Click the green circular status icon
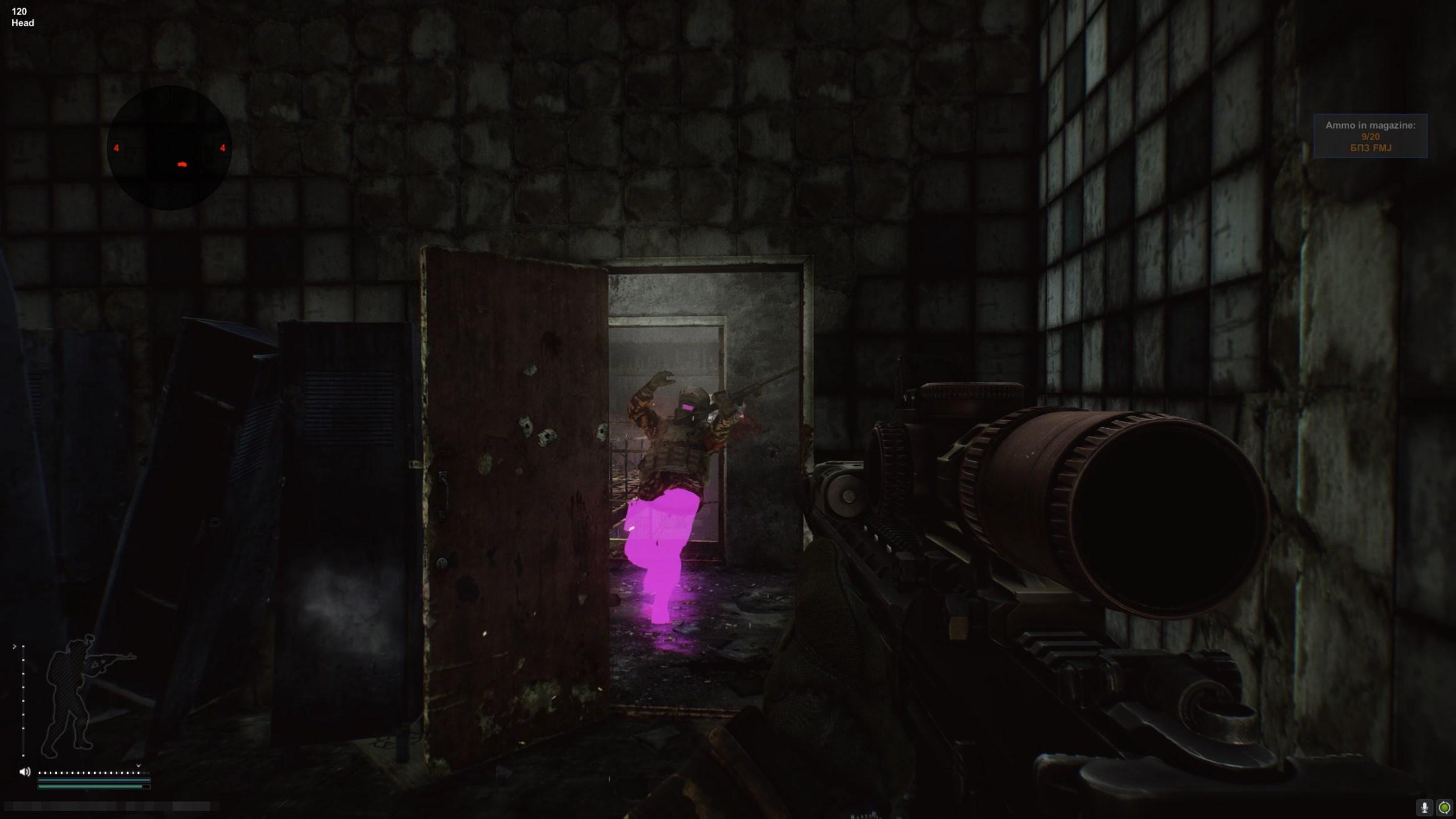The height and width of the screenshot is (819, 1456). [1445, 808]
